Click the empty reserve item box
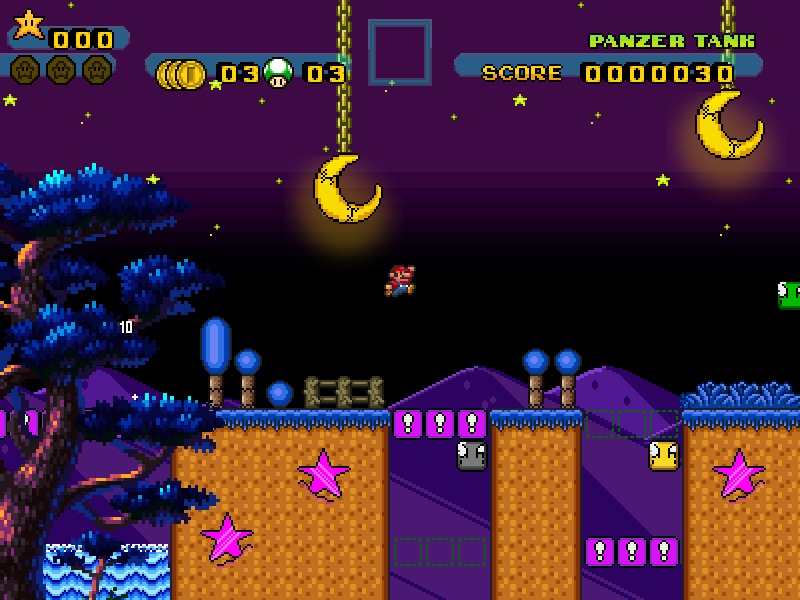800x600 pixels. 400,52
